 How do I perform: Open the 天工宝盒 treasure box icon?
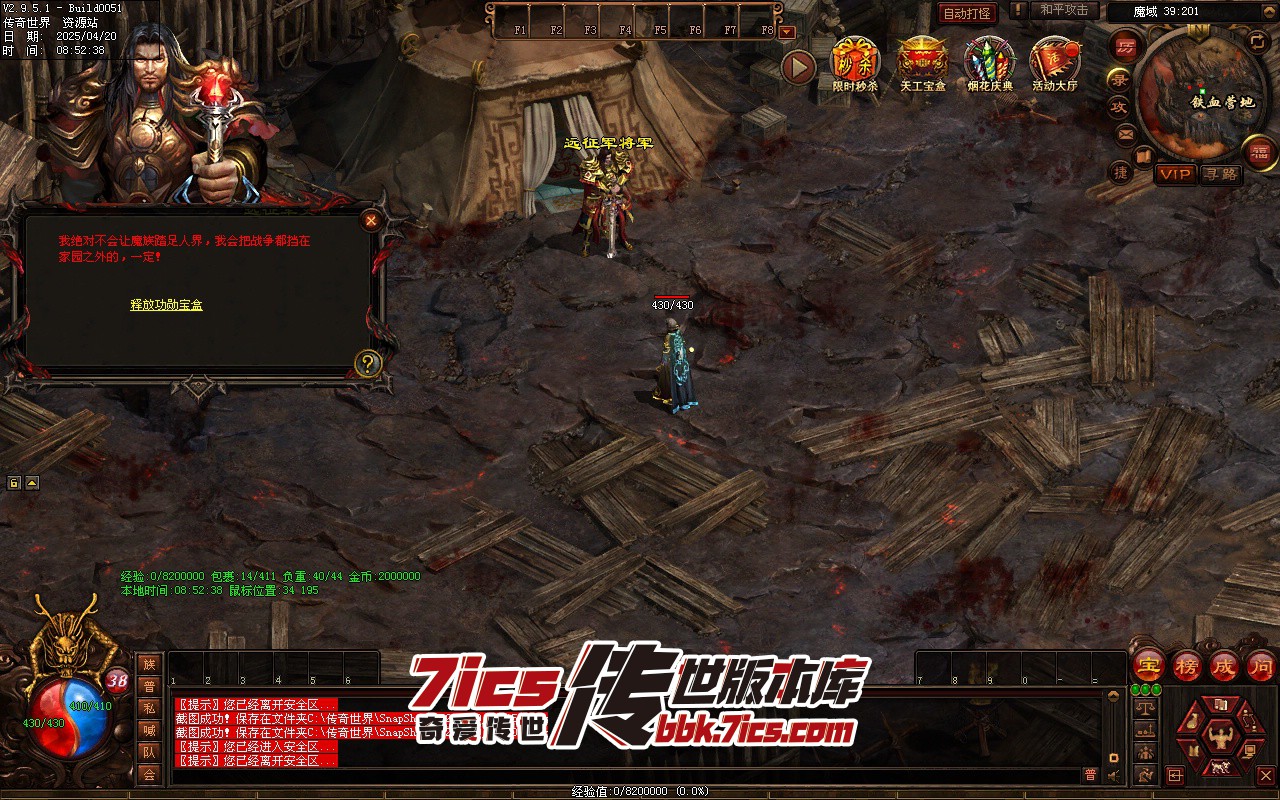[921, 62]
